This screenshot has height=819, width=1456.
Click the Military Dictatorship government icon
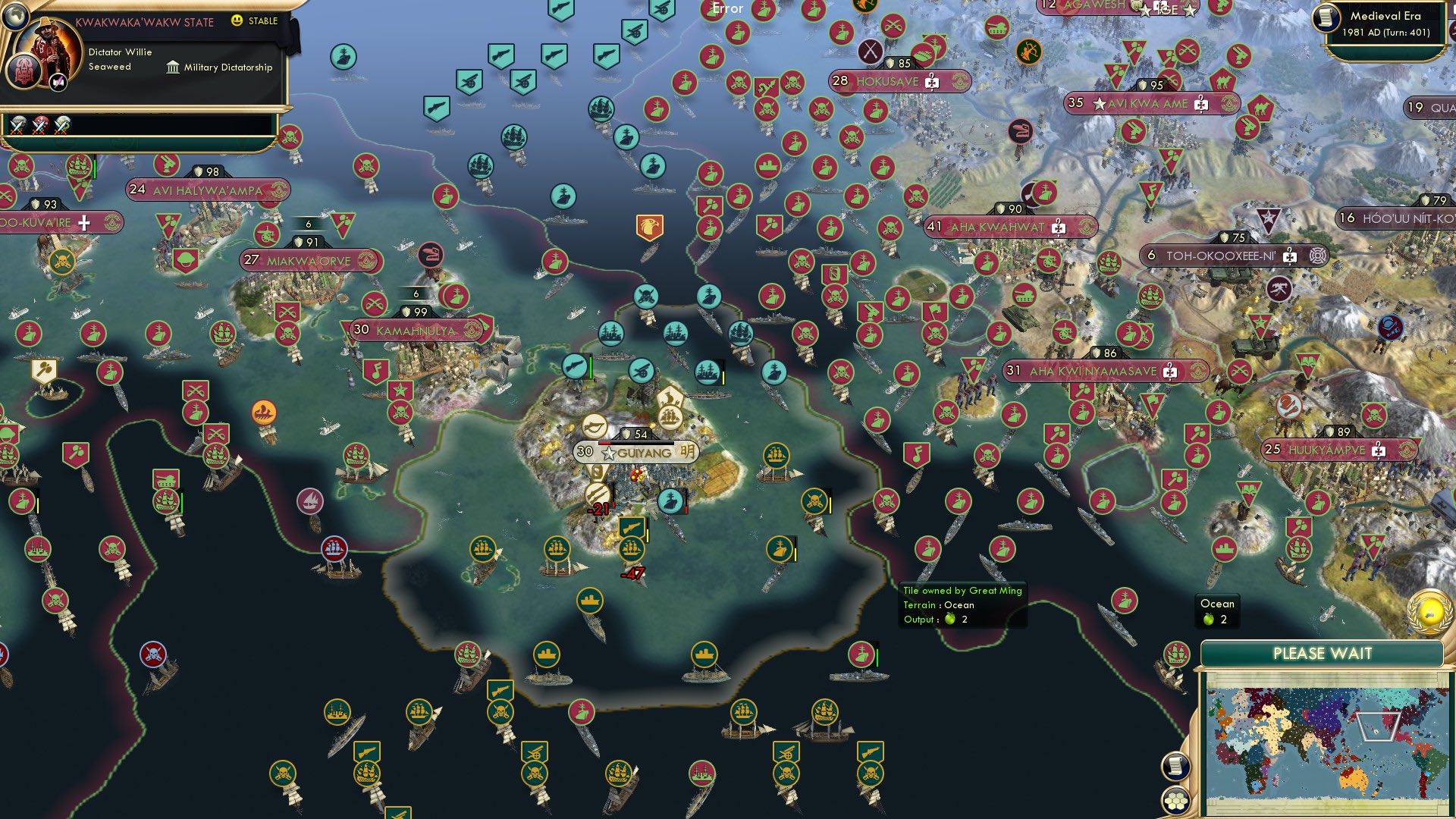point(174,68)
